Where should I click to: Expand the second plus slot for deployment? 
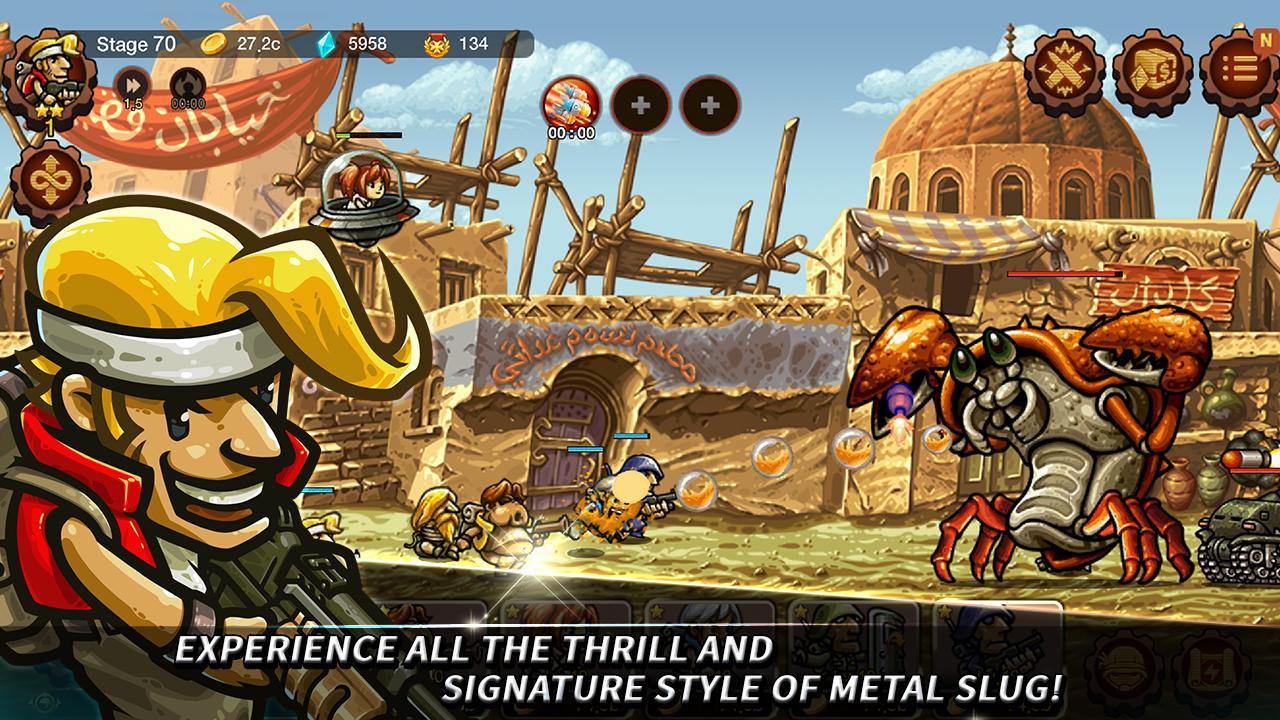[x=710, y=104]
